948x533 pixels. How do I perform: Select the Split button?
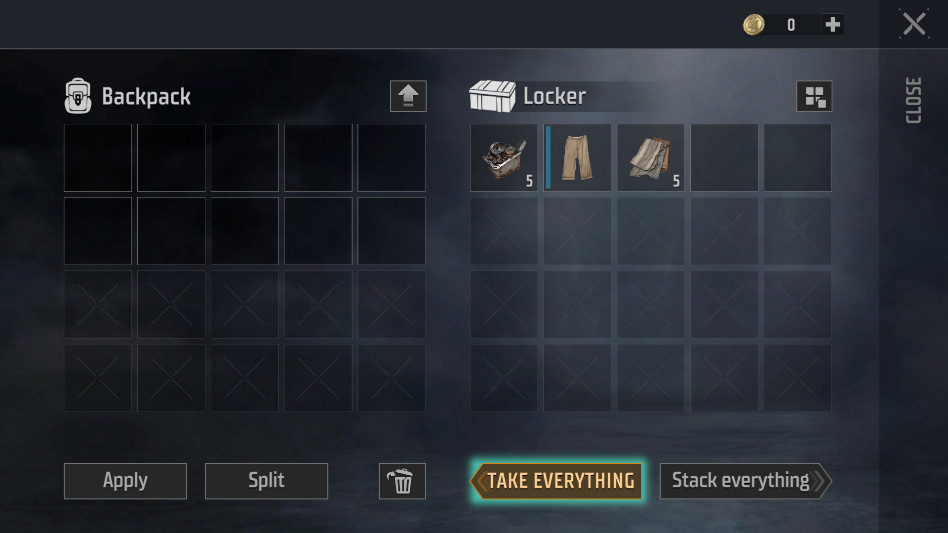(266, 481)
